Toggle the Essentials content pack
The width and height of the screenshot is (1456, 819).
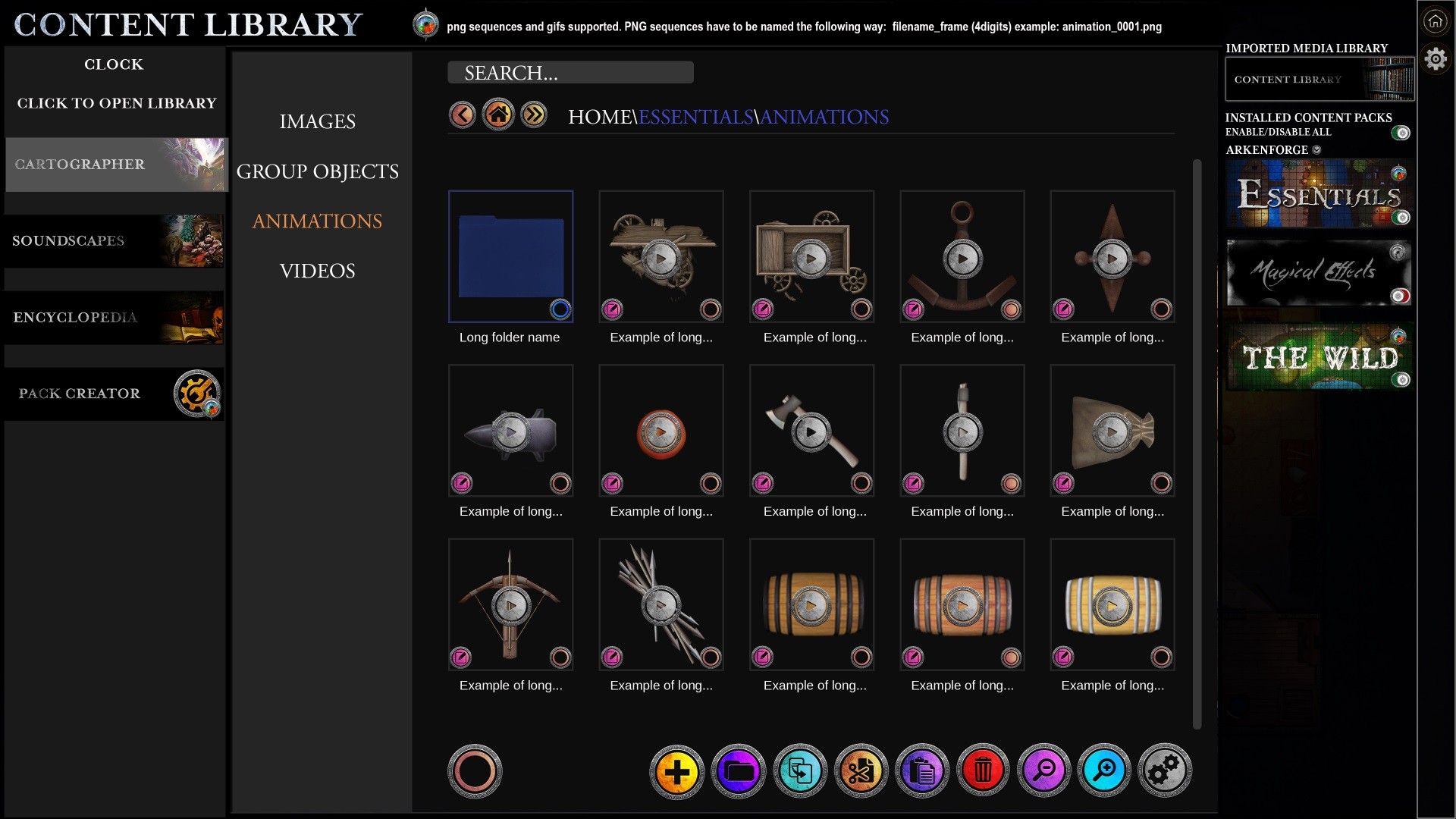click(1402, 218)
